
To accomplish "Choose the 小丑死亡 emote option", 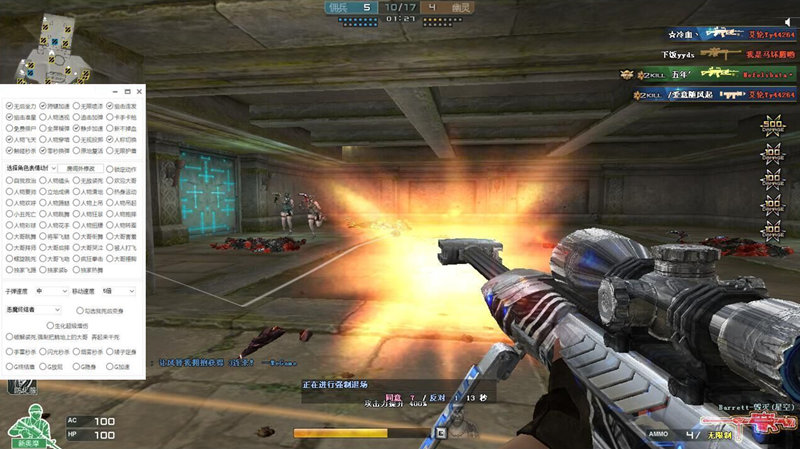I will [x=9, y=213].
